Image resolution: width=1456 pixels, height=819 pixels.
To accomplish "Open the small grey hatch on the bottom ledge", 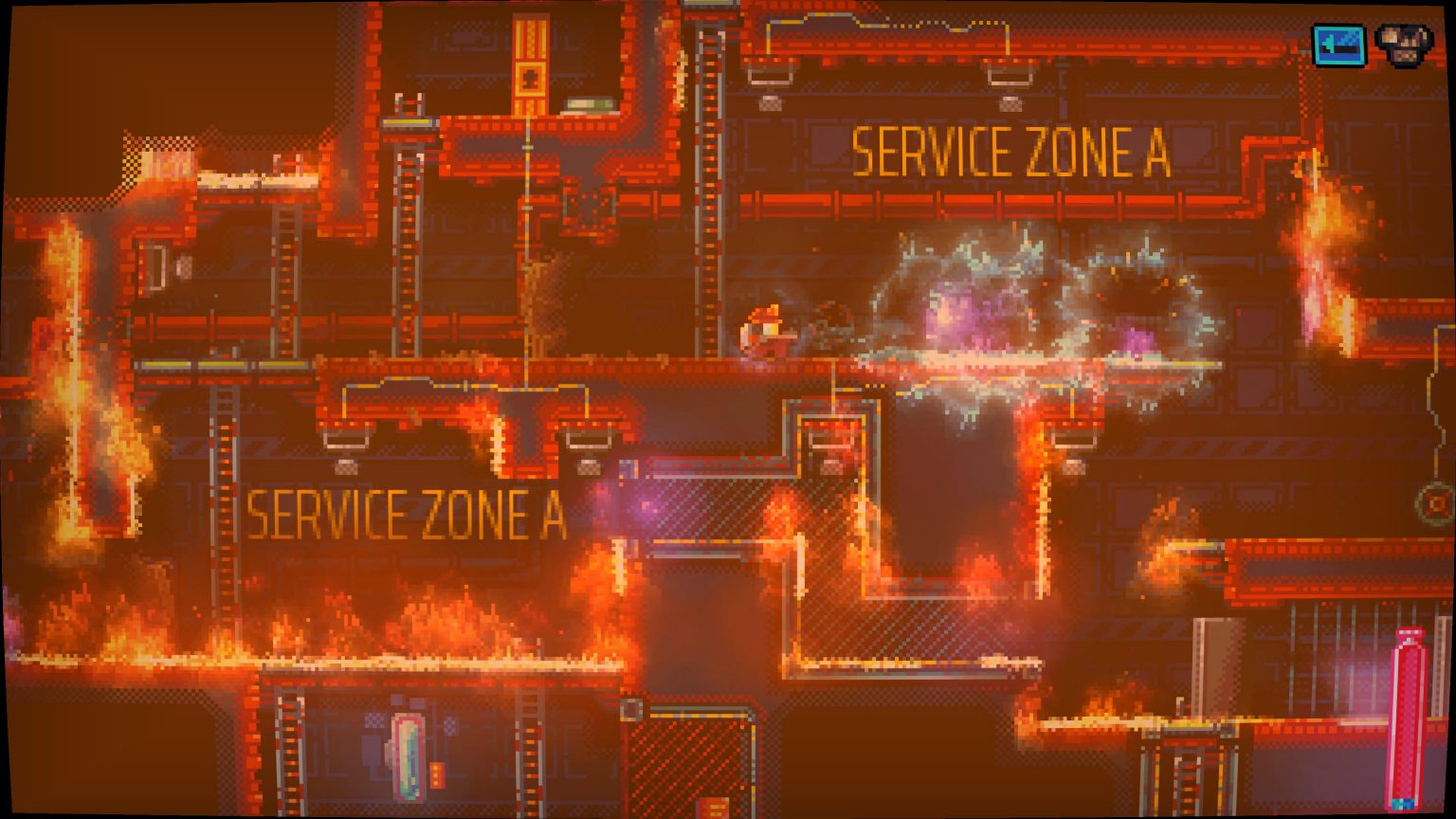I will pos(630,709).
